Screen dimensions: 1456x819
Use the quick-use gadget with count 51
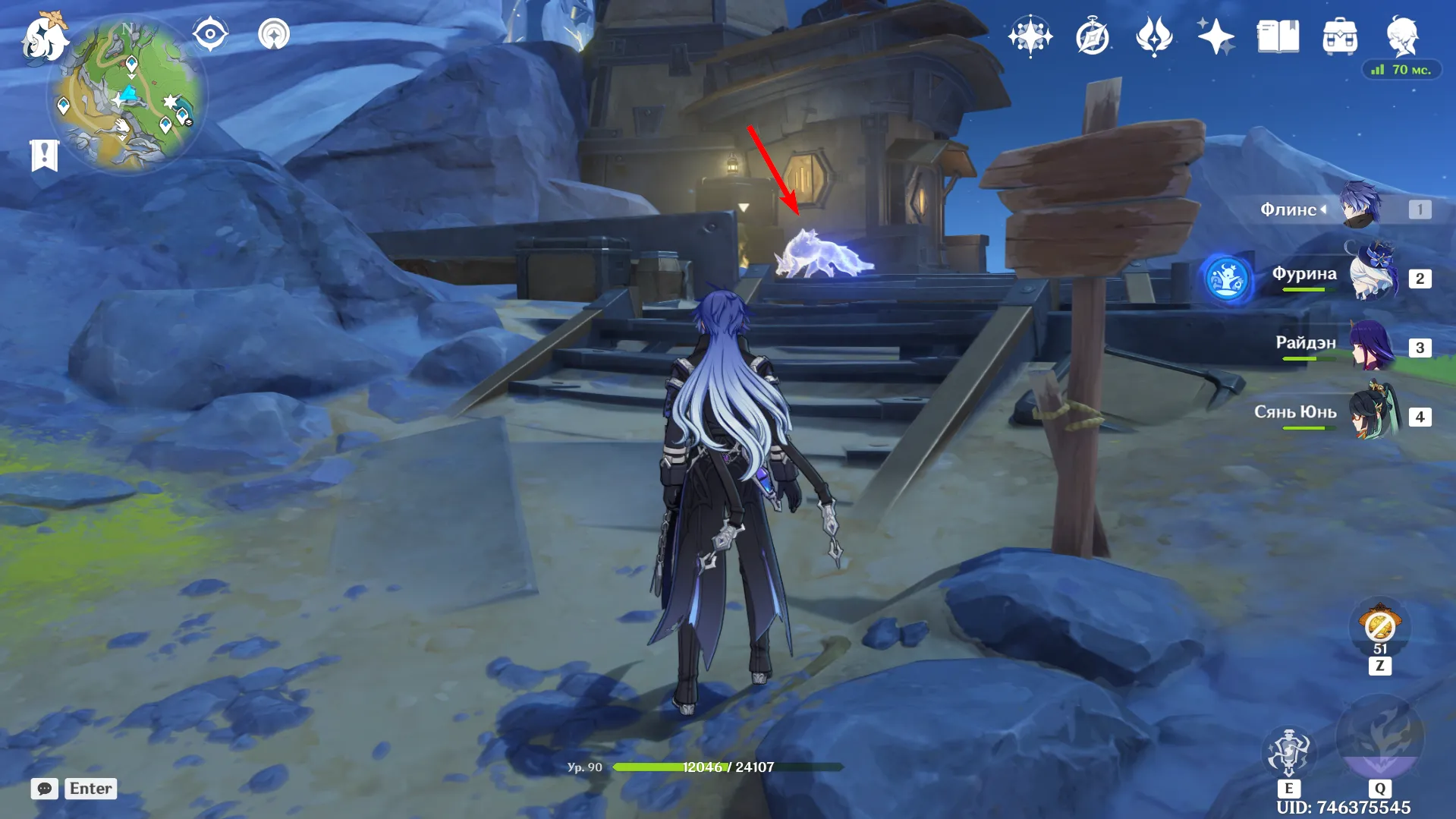(1379, 627)
